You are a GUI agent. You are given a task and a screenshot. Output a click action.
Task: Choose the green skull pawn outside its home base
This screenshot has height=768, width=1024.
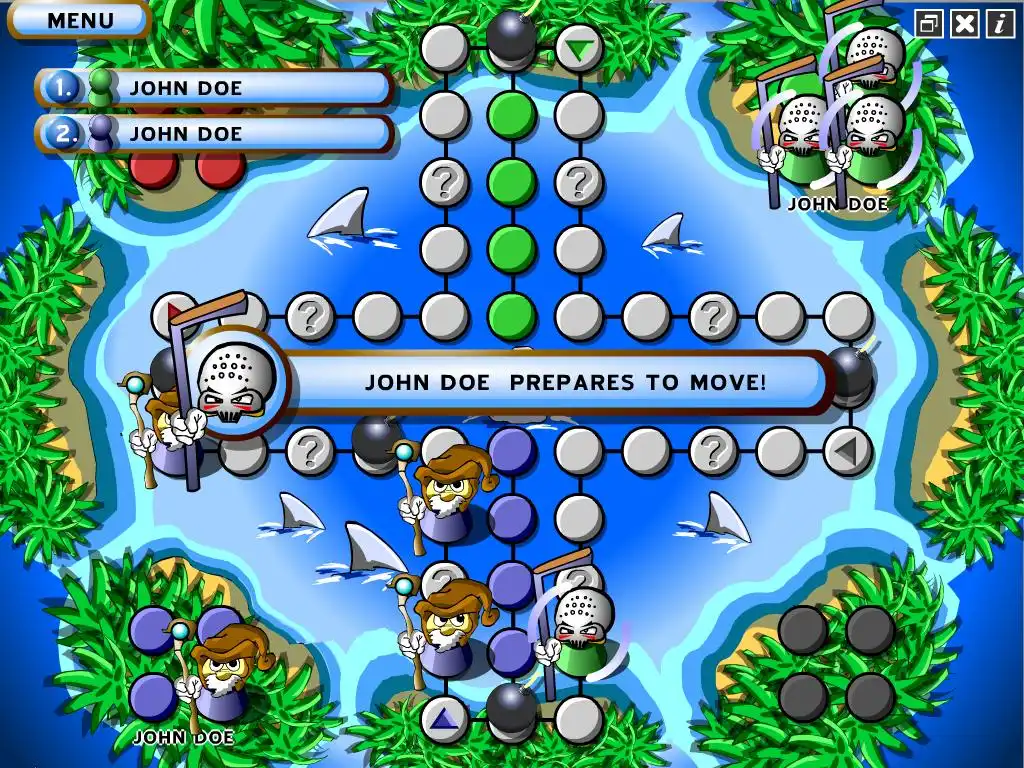[x=578, y=630]
